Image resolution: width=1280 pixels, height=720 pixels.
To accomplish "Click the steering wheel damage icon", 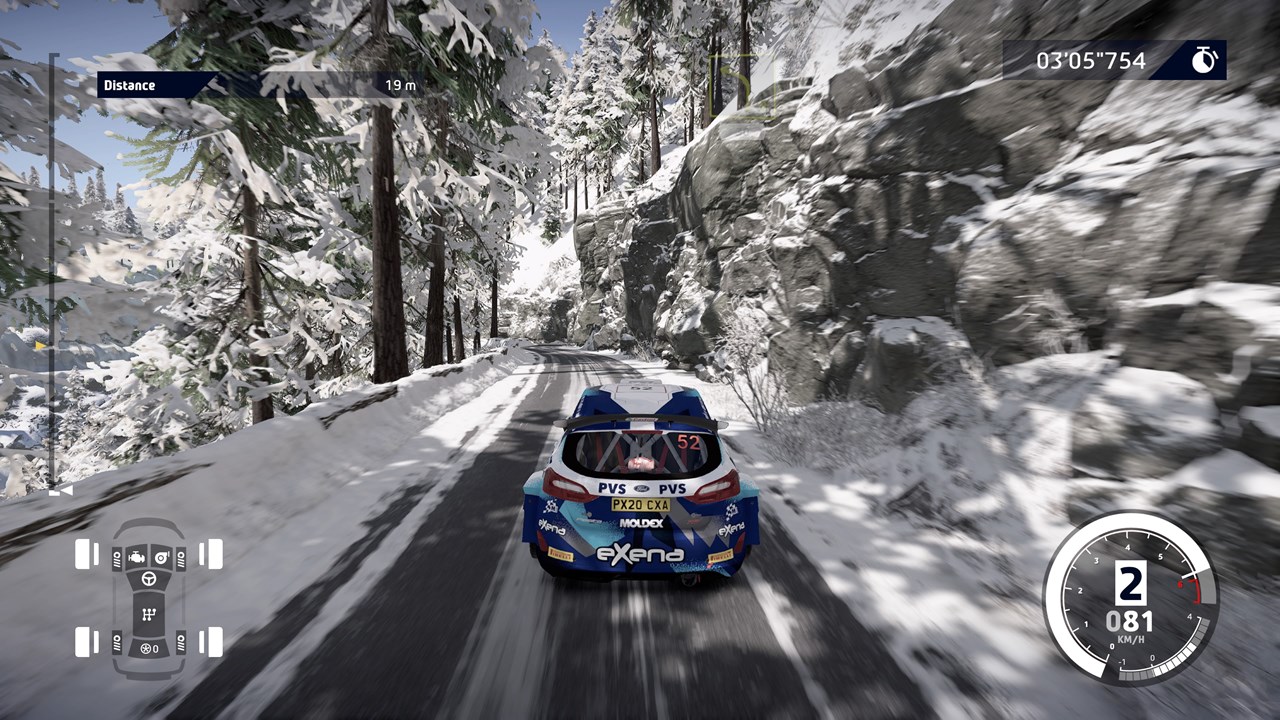I will [x=148, y=579].
